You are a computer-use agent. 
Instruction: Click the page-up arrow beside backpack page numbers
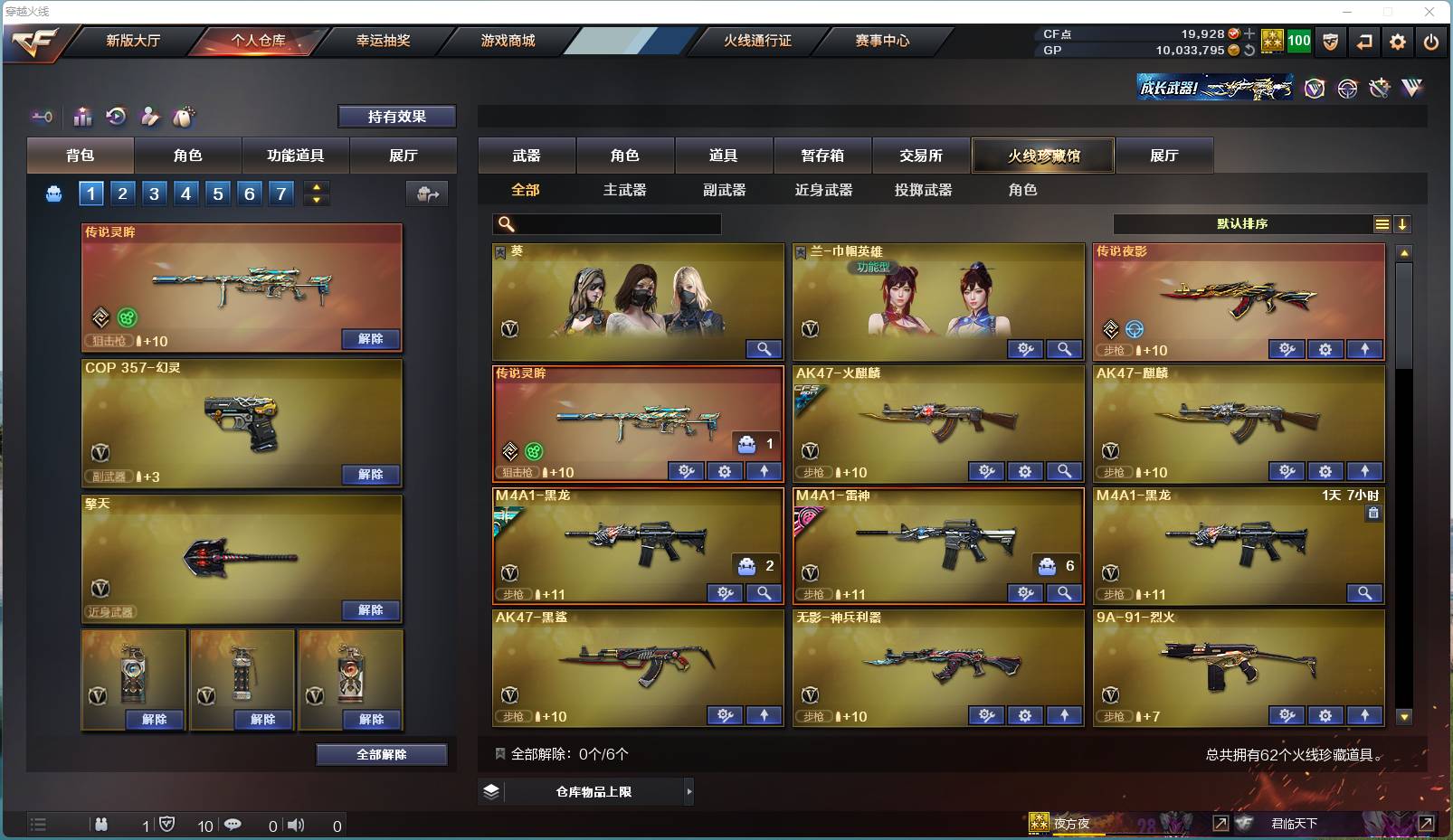pyautogui.click(x=316, y=186)
